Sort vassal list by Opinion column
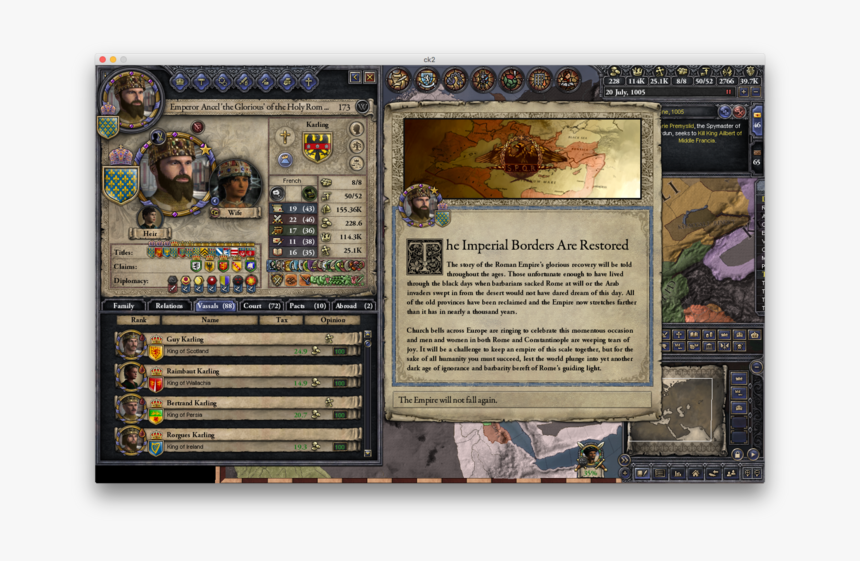This screenshot has height=561, width=860. point(332,320)
